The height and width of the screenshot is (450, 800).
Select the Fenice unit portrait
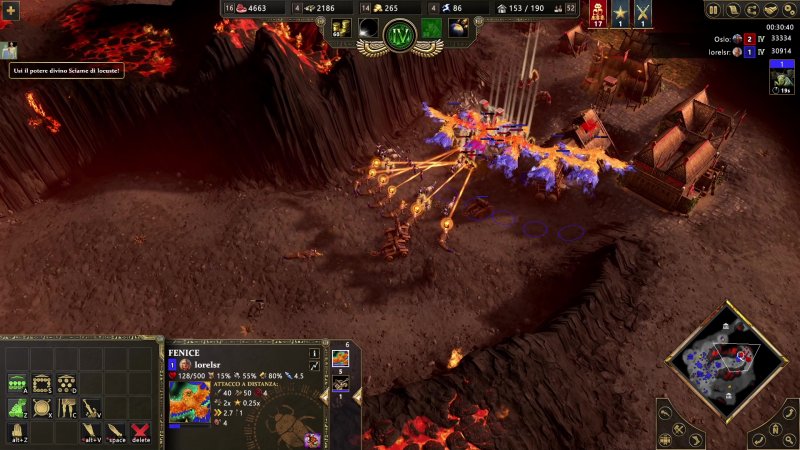189,402
